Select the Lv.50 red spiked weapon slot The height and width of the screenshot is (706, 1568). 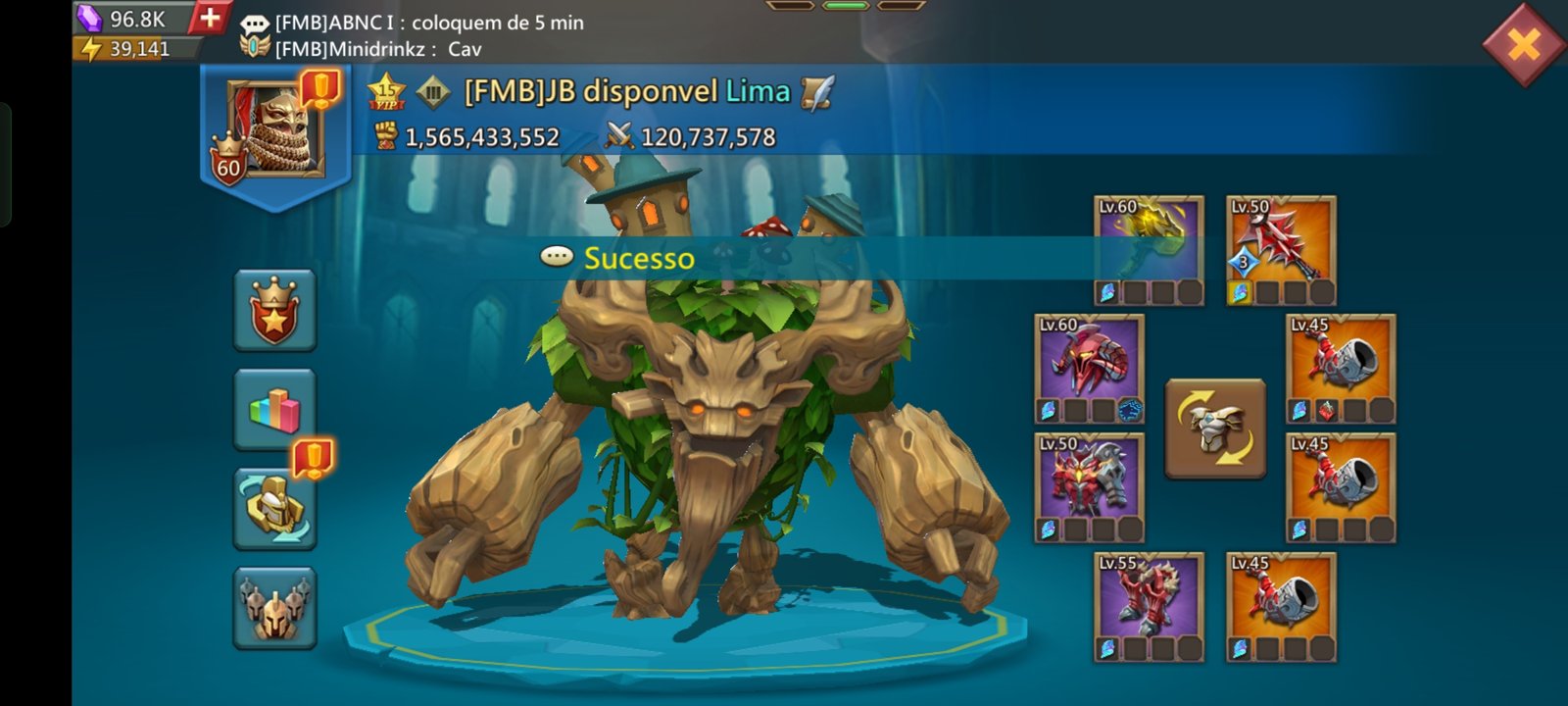pyautogui.click(x=1281, y=249)
